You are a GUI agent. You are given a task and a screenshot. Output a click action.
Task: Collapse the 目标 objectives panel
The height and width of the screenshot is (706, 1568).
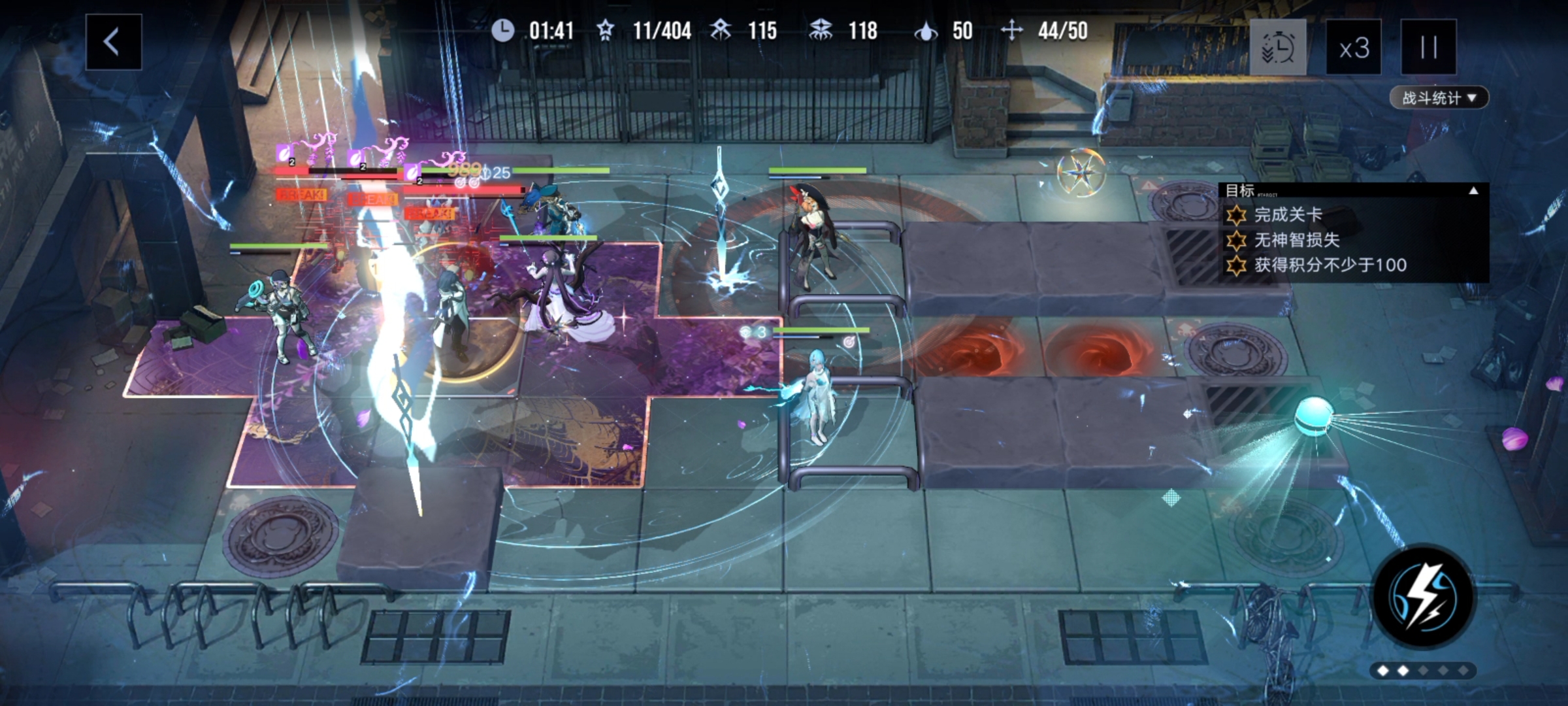click(1473, 191)
